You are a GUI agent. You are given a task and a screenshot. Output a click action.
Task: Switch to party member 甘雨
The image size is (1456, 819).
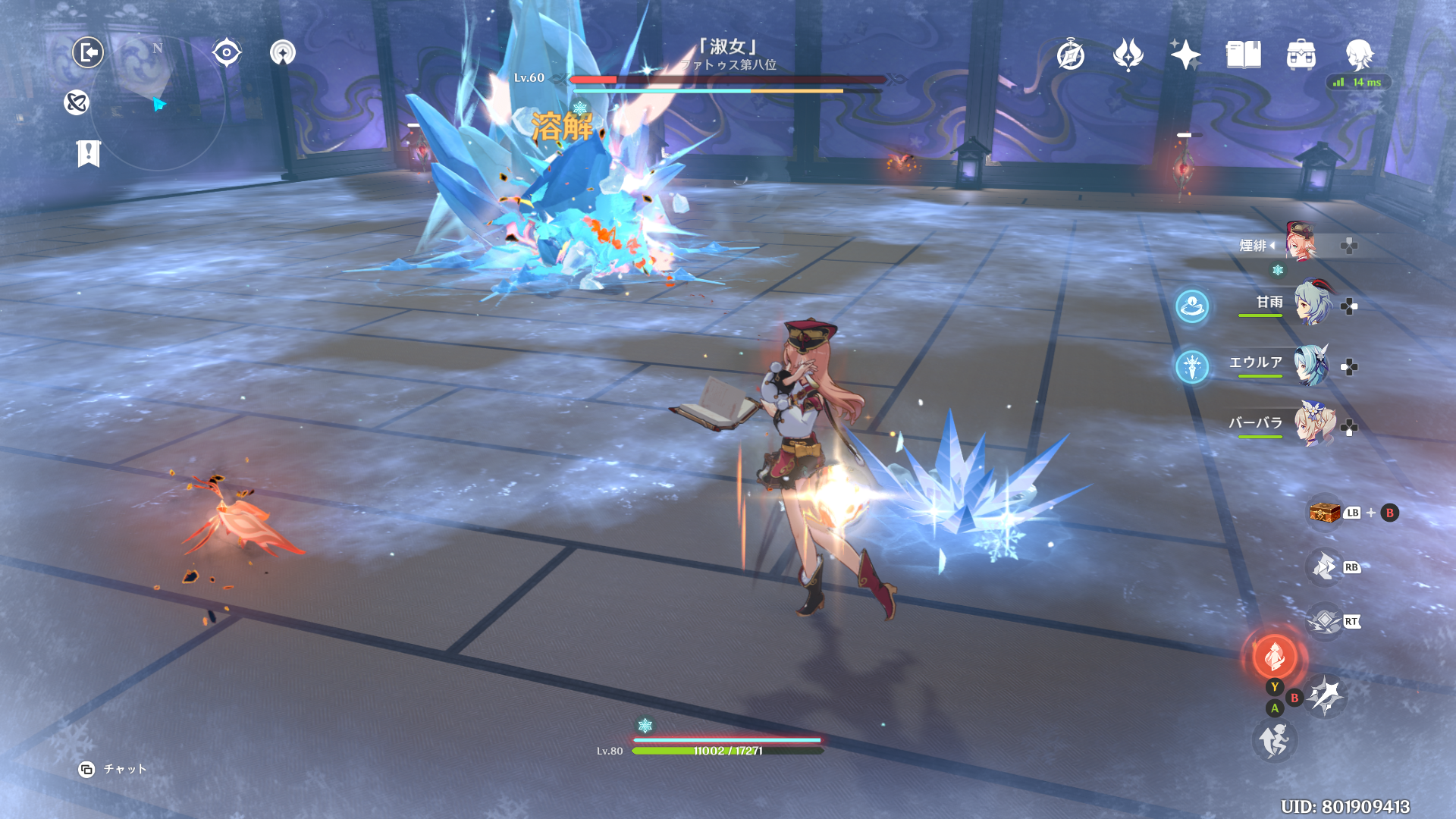[1313, 303]
